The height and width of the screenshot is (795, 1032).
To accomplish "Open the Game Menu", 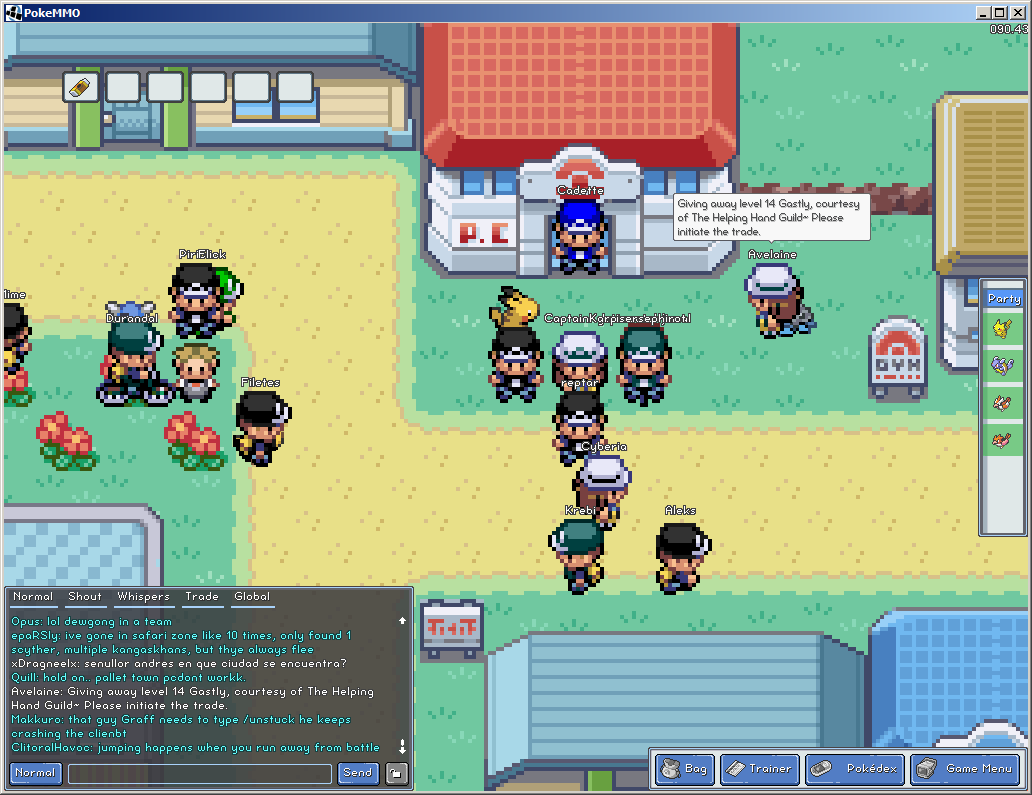I will (965, 769).
